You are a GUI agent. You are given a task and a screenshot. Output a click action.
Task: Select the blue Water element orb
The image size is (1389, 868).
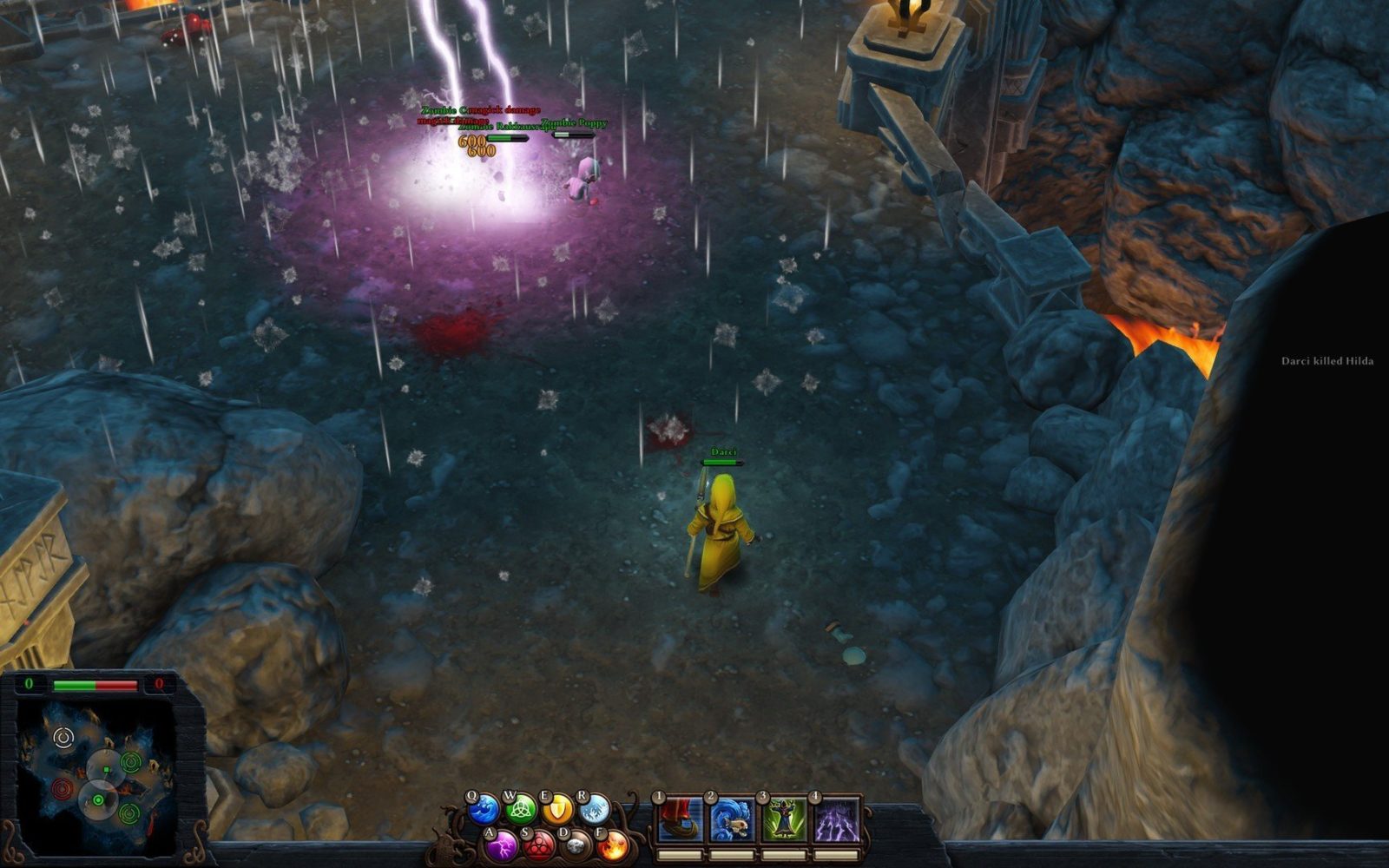point(484,811)
